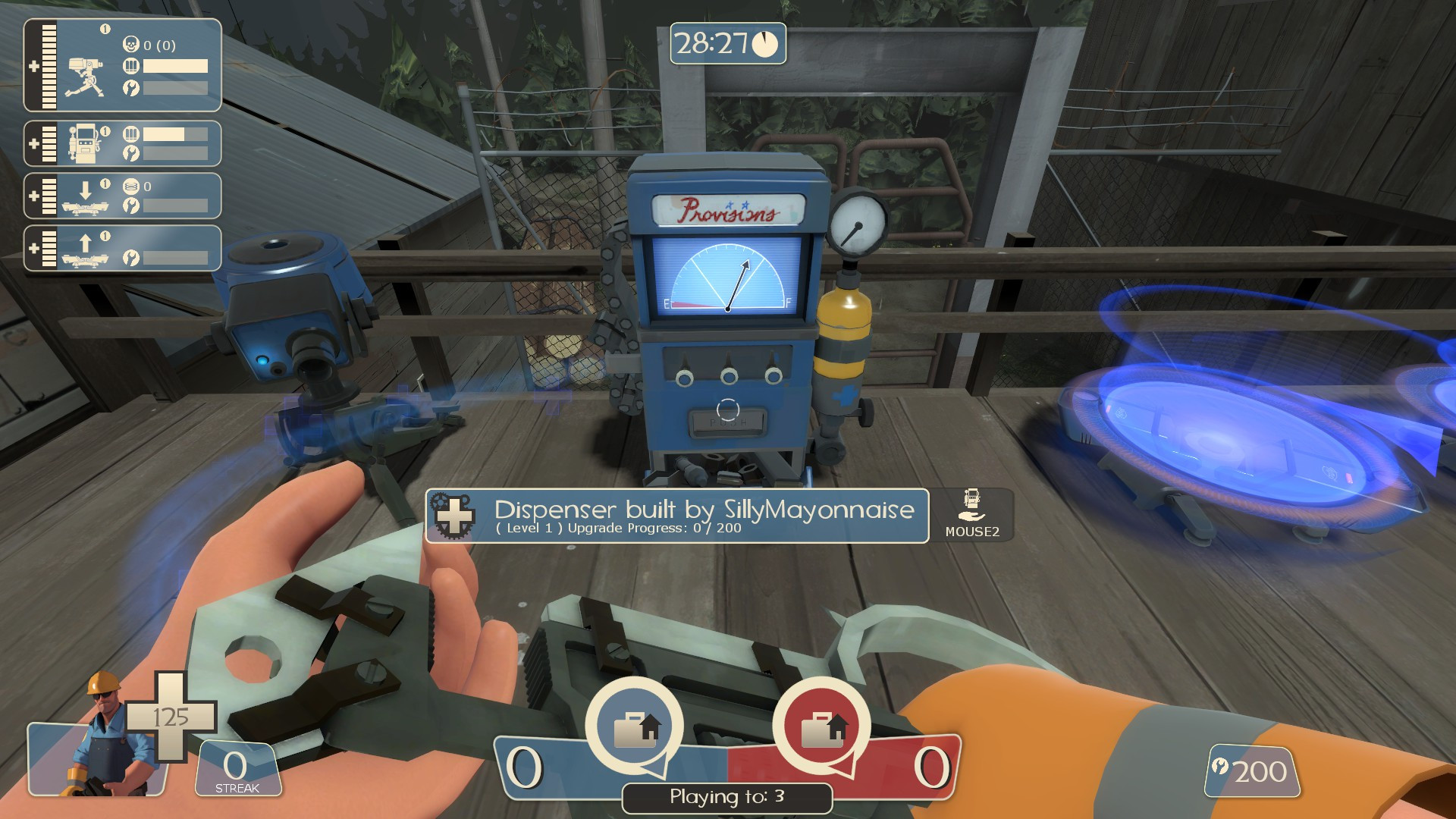Click the gear-cross icon on the Dispenser tooltip
This screenshot has height=819, width=1456.
[452, 516]
